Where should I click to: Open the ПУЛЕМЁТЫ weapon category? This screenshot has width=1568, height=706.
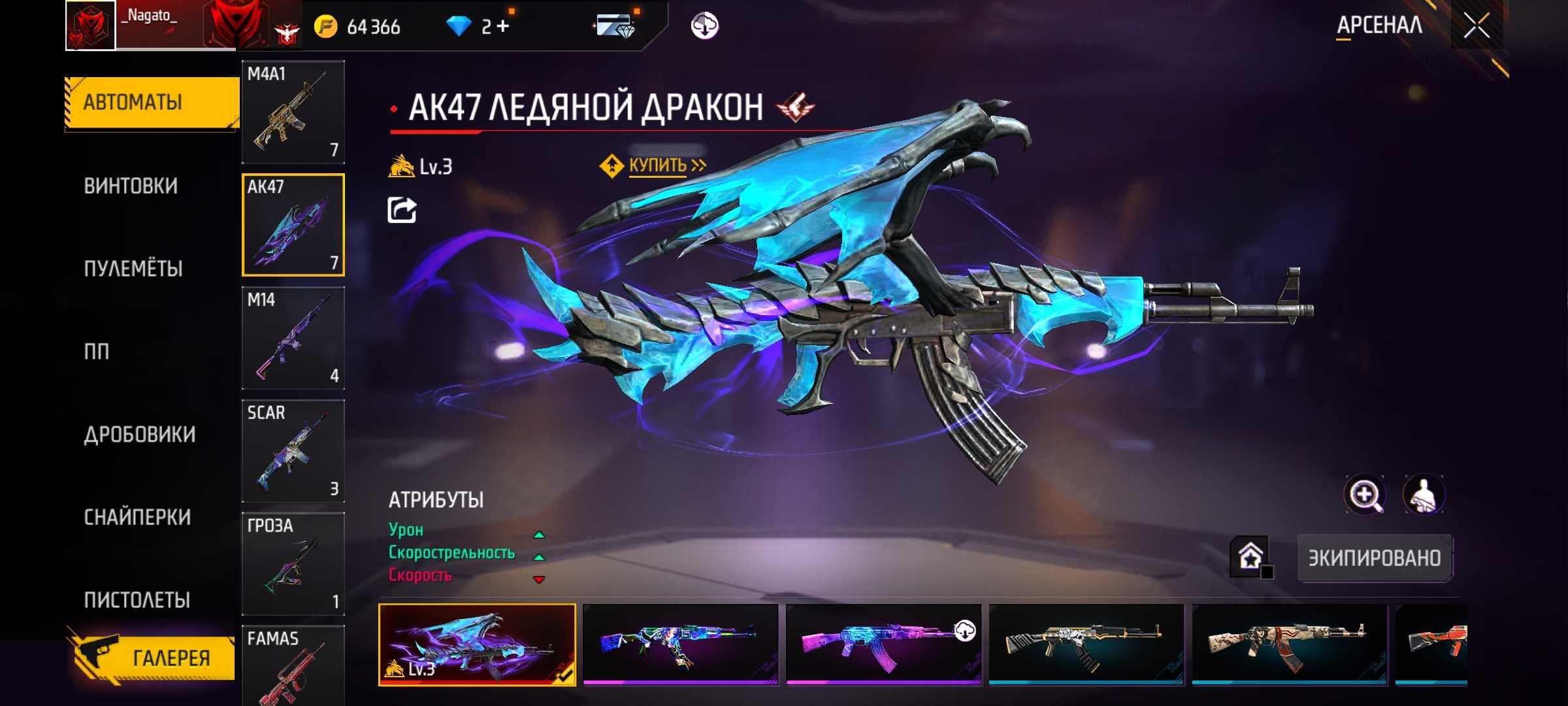click(x=133, y=269)
